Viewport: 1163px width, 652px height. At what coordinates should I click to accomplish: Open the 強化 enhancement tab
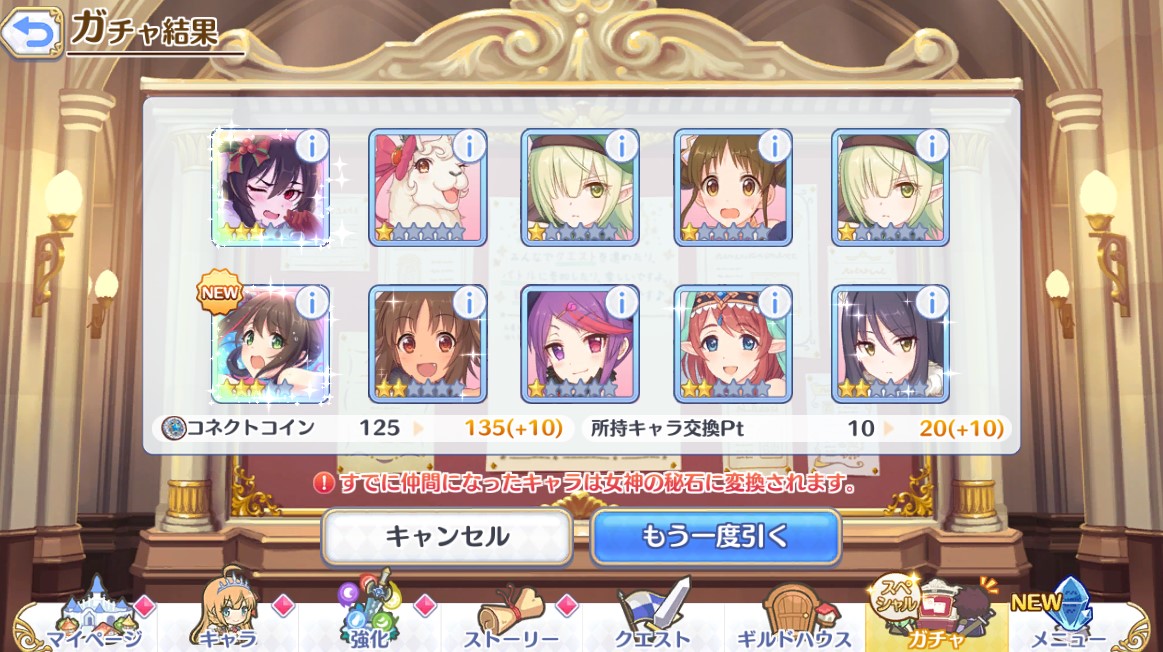369,617
